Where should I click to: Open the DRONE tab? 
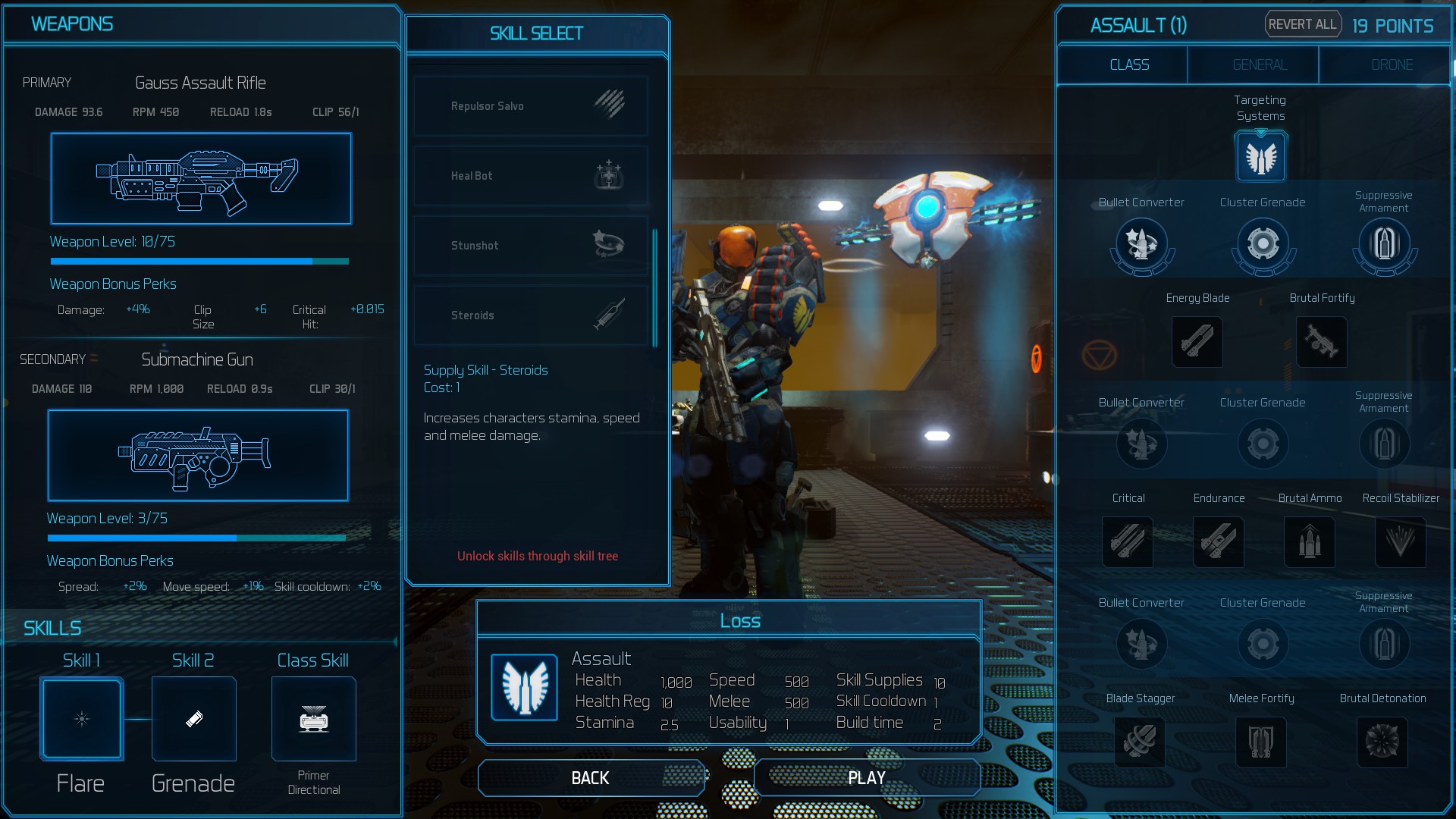1392,65
